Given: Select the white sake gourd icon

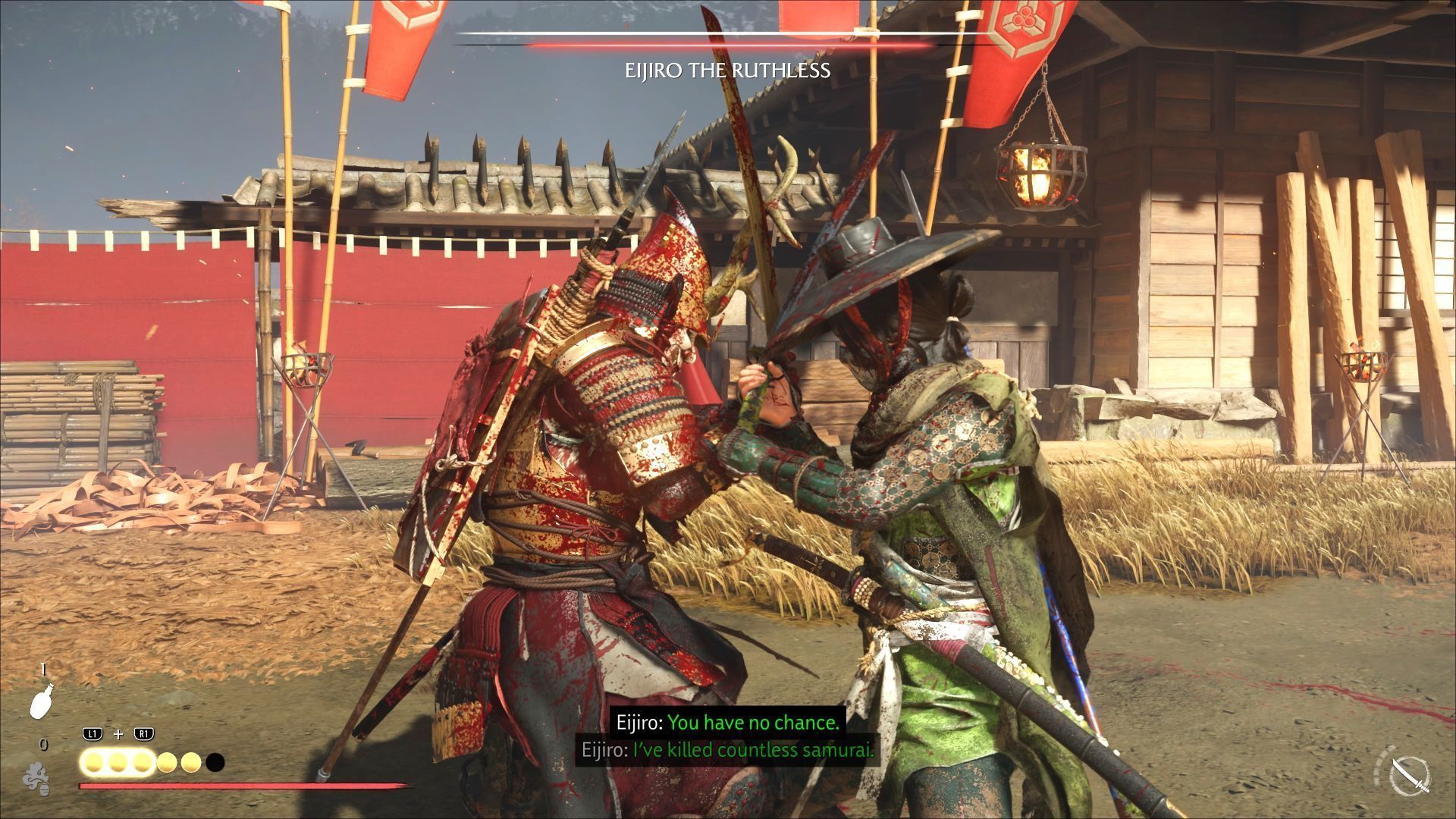Looking at the screenshot, I should tap(41, 698).
